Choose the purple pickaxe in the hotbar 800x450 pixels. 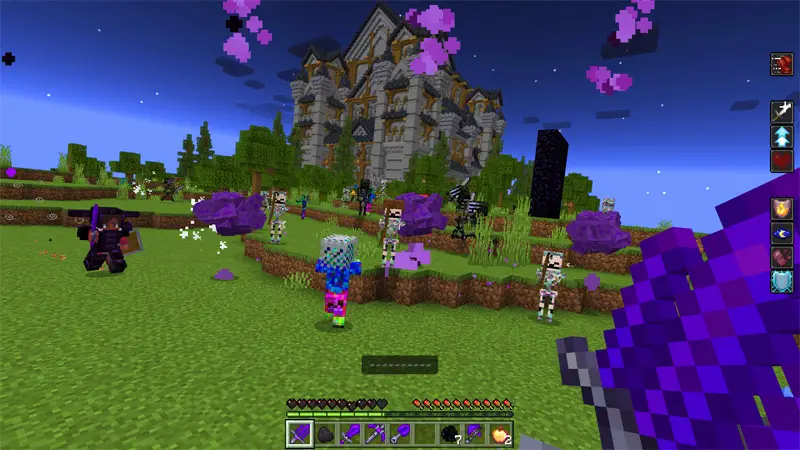[x=375, y=433]
